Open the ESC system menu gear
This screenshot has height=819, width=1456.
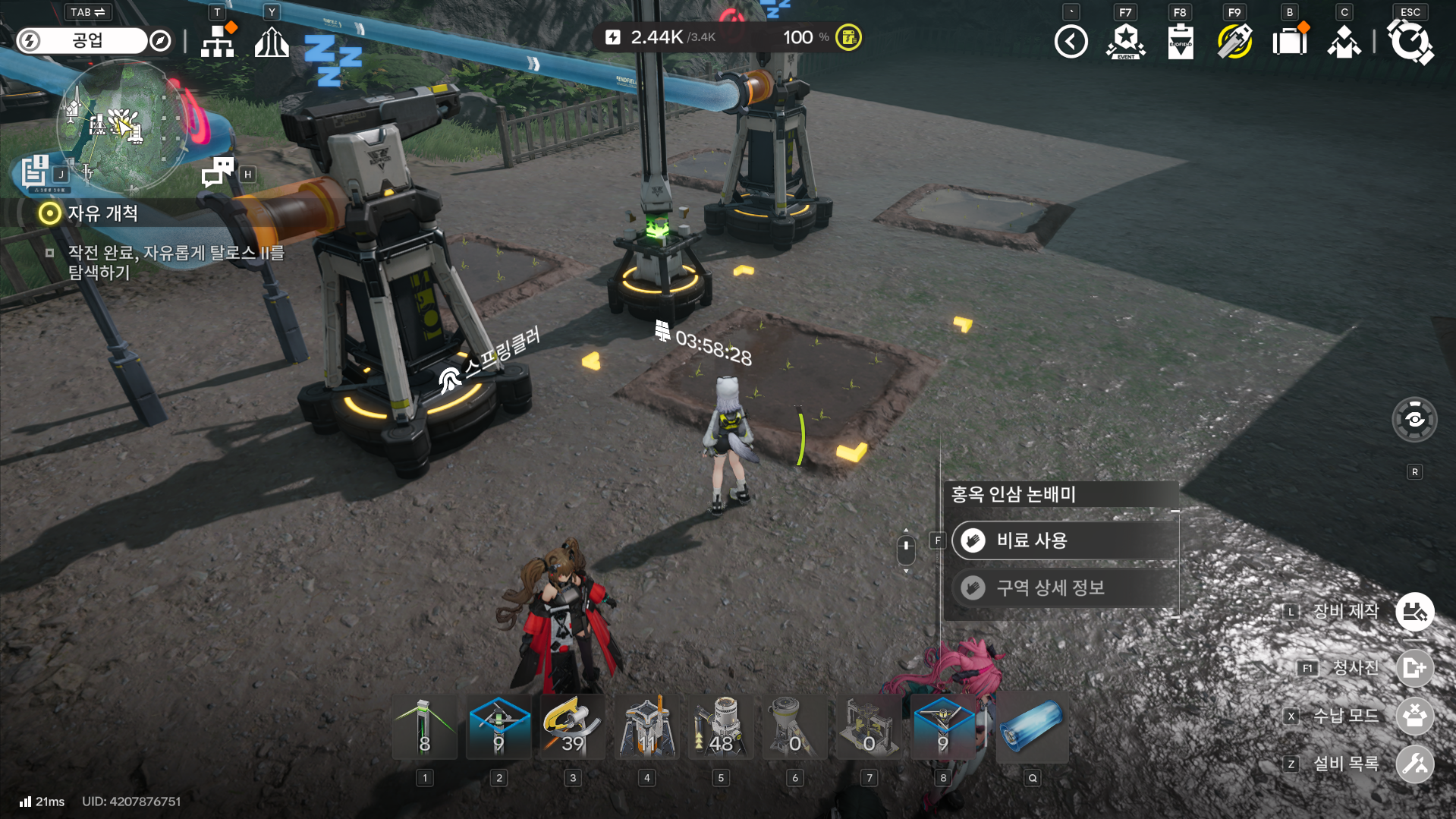(1410, 41)
